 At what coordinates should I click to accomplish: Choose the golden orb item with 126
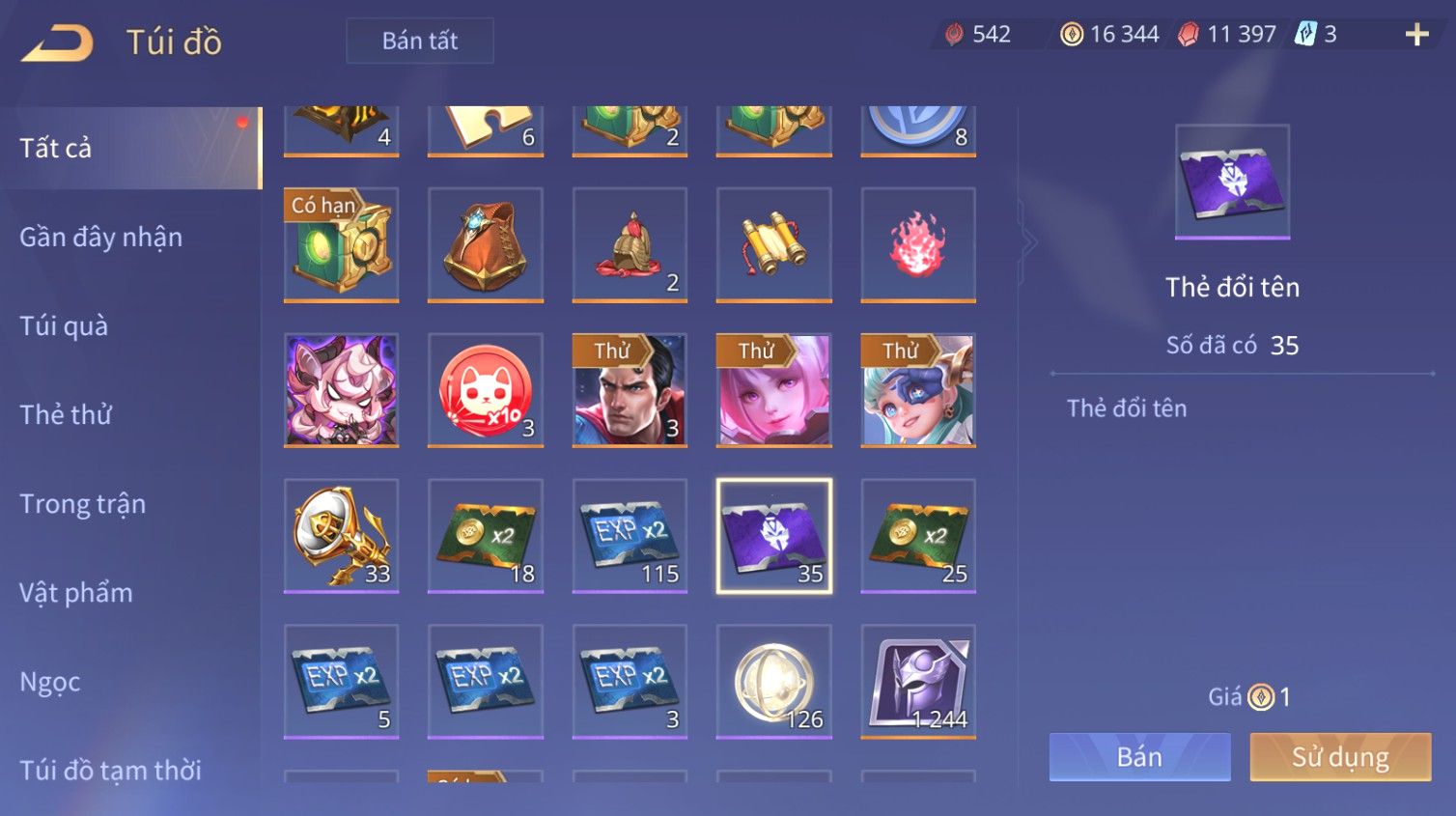[773, 681]
